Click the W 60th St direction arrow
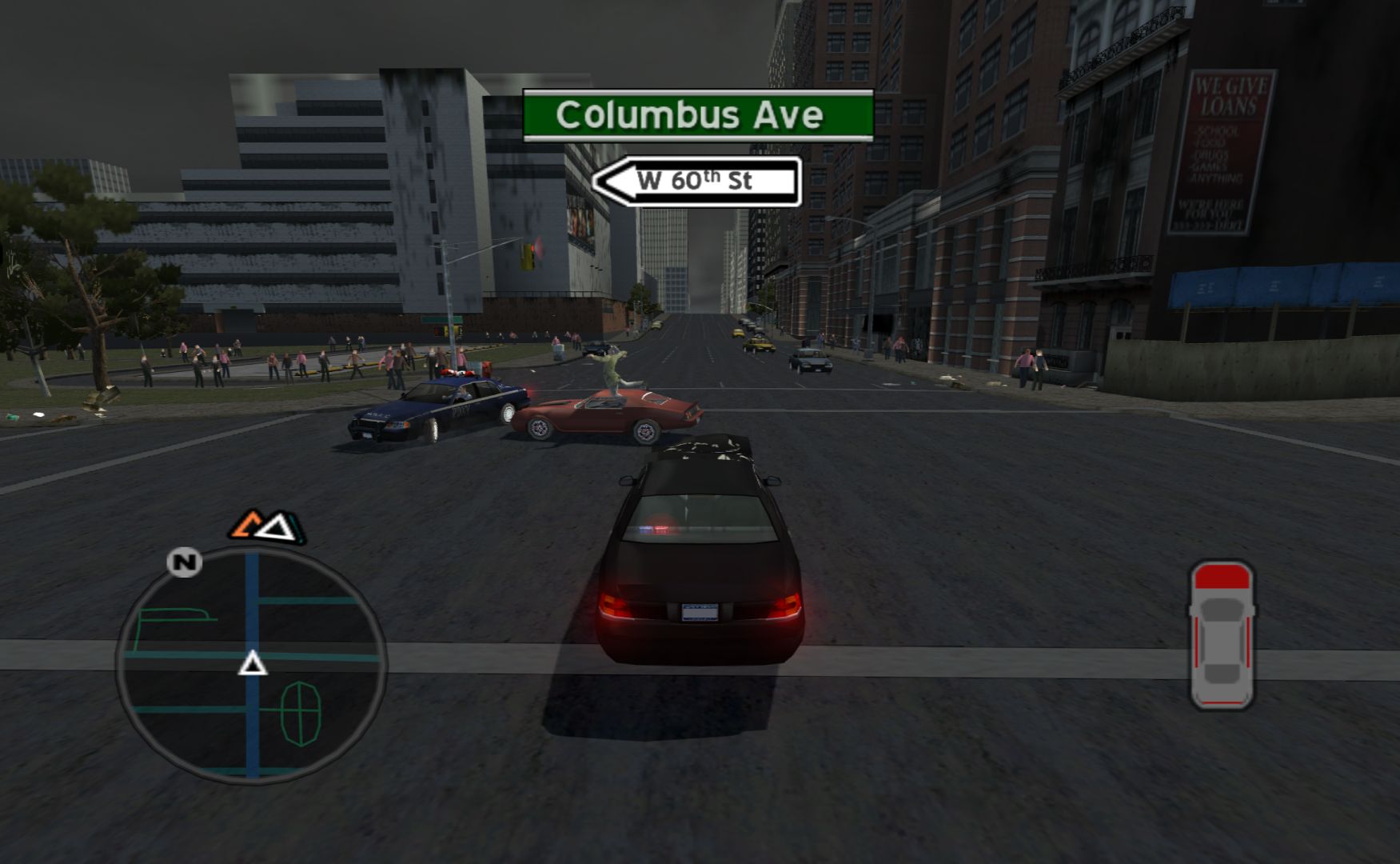Viewport: 1400px width, 864px height. 696,181
